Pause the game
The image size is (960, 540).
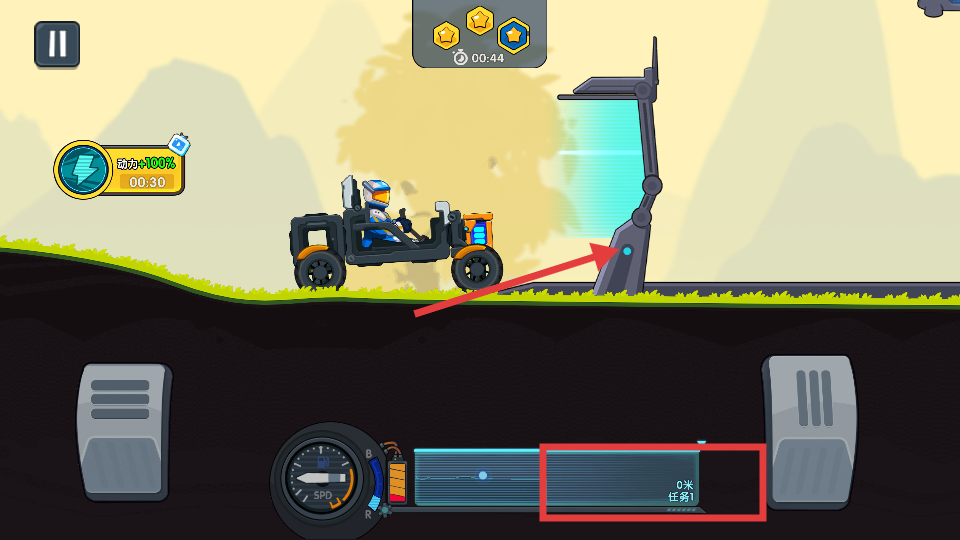point(57,44)
